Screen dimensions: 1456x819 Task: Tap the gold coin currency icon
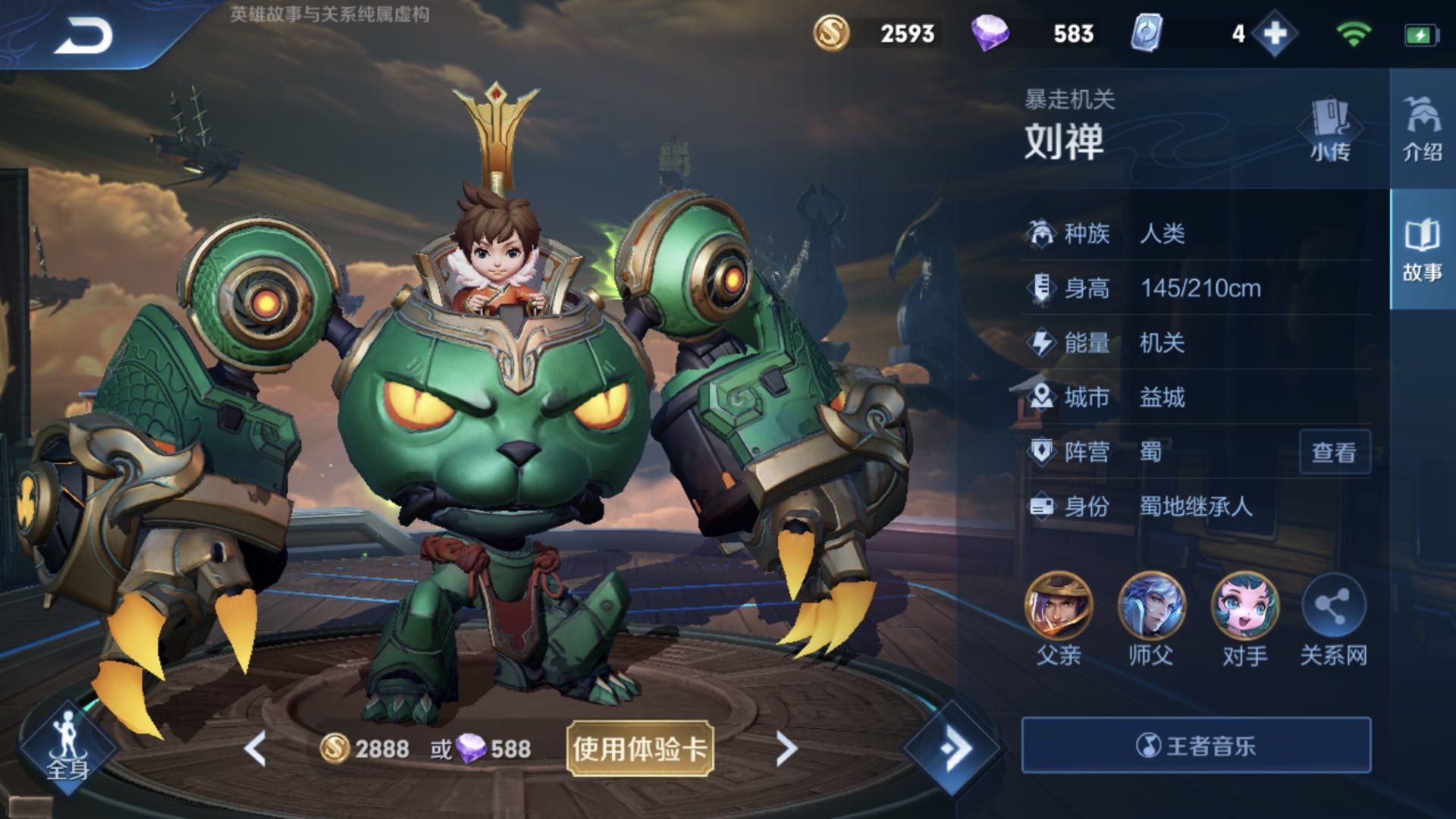tap(831, 33)
